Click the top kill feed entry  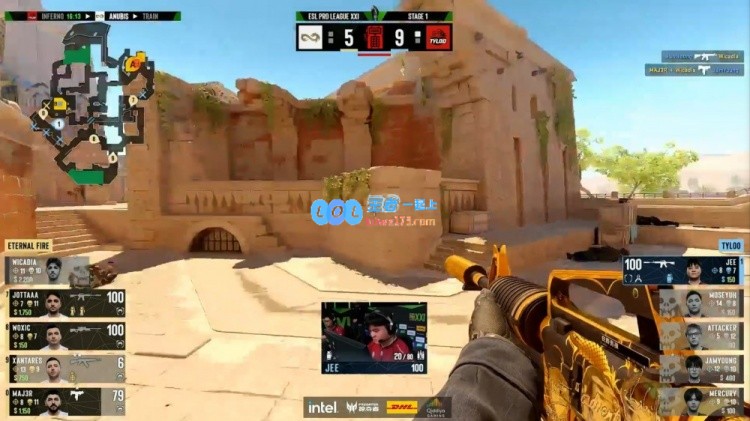tap(701, 57)
